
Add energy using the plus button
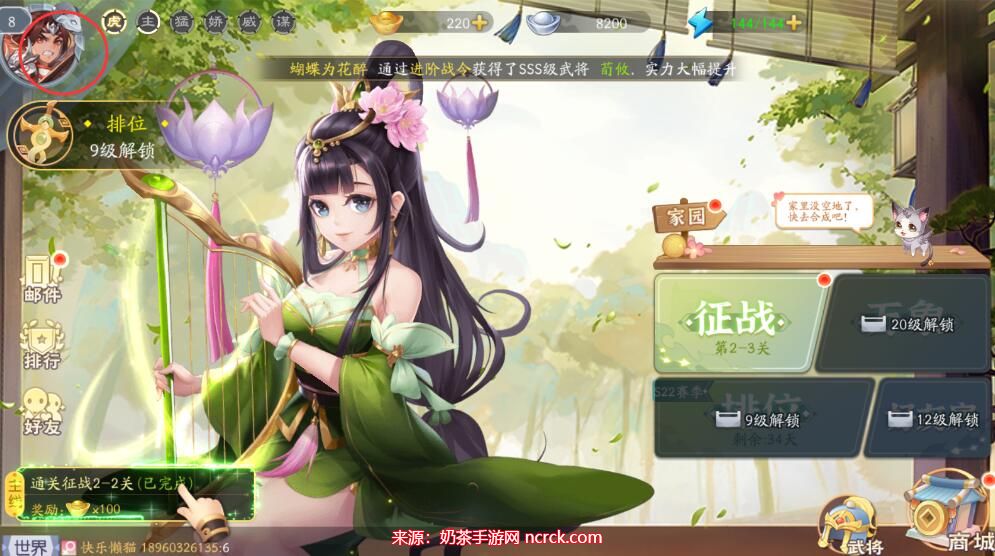pos(794,23)
